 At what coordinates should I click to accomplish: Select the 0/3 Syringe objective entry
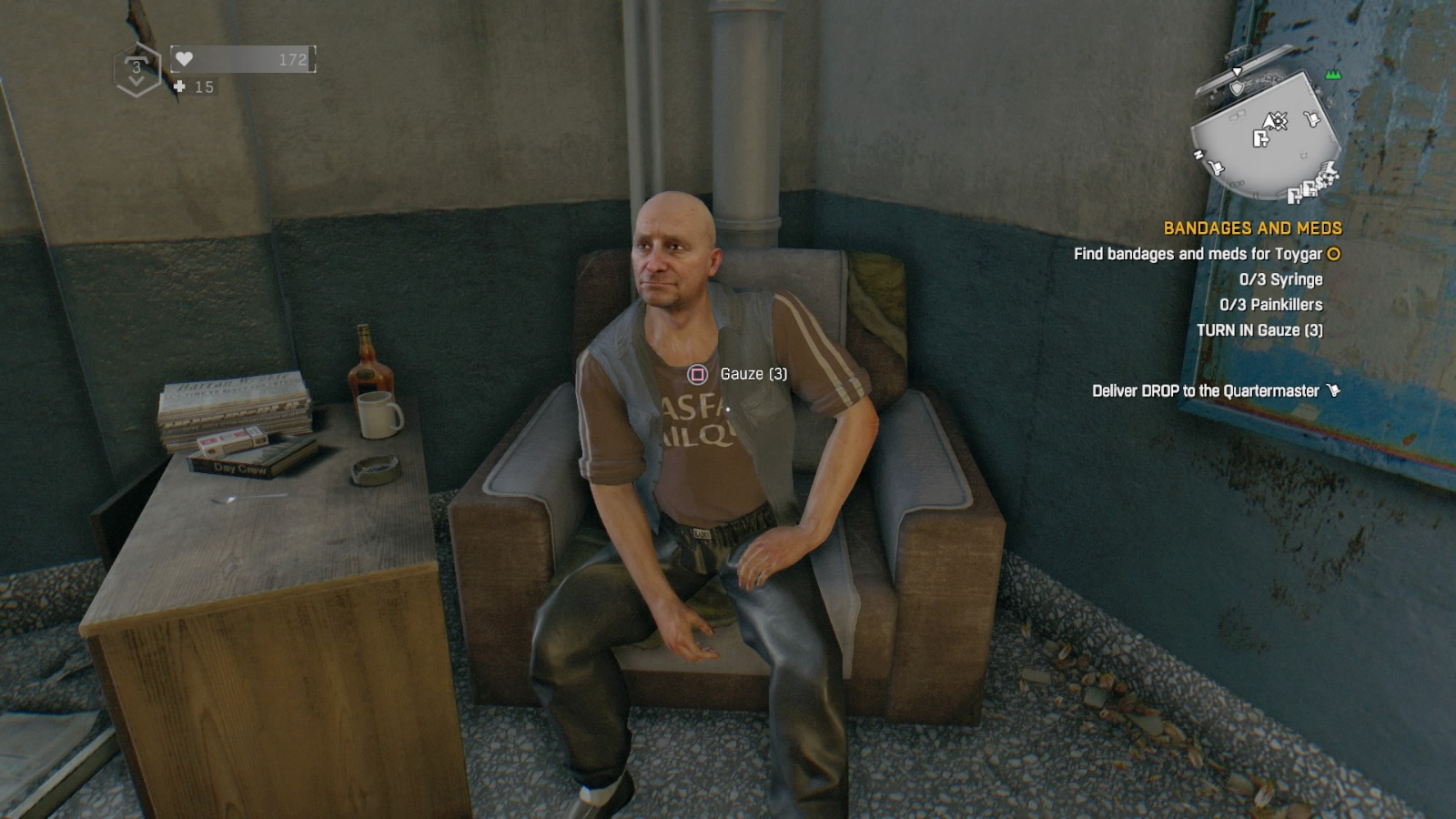pyautogui.click(x=1281, y=280)
